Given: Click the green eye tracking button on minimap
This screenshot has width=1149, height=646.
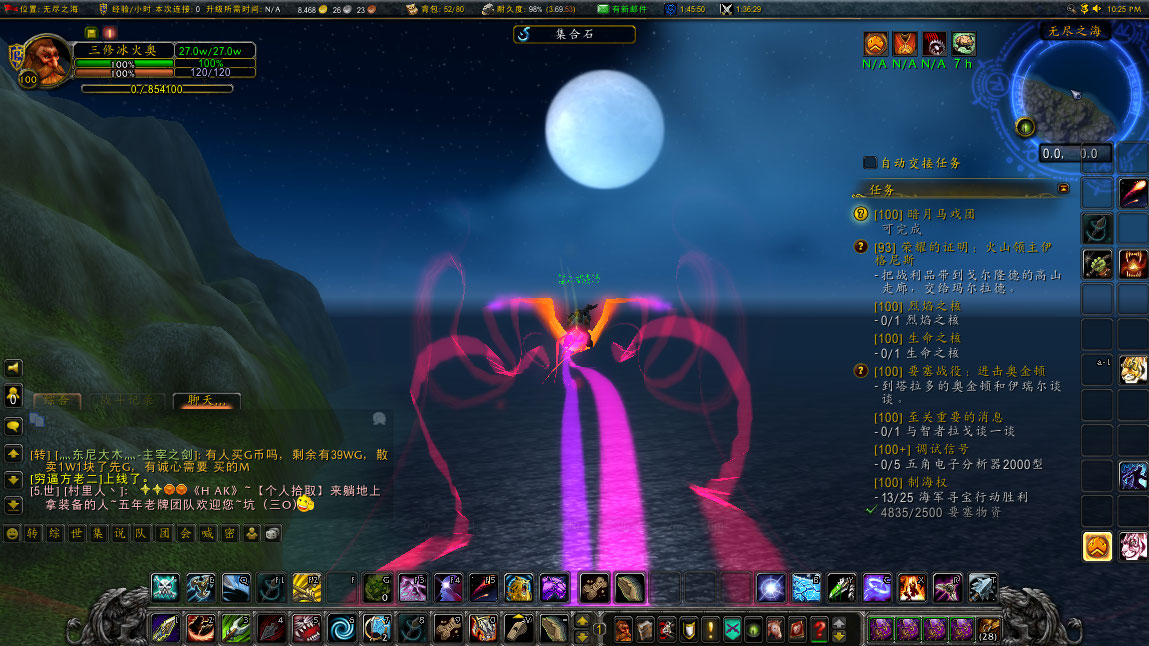Looking at the screenshot, I should [1025, 127].
